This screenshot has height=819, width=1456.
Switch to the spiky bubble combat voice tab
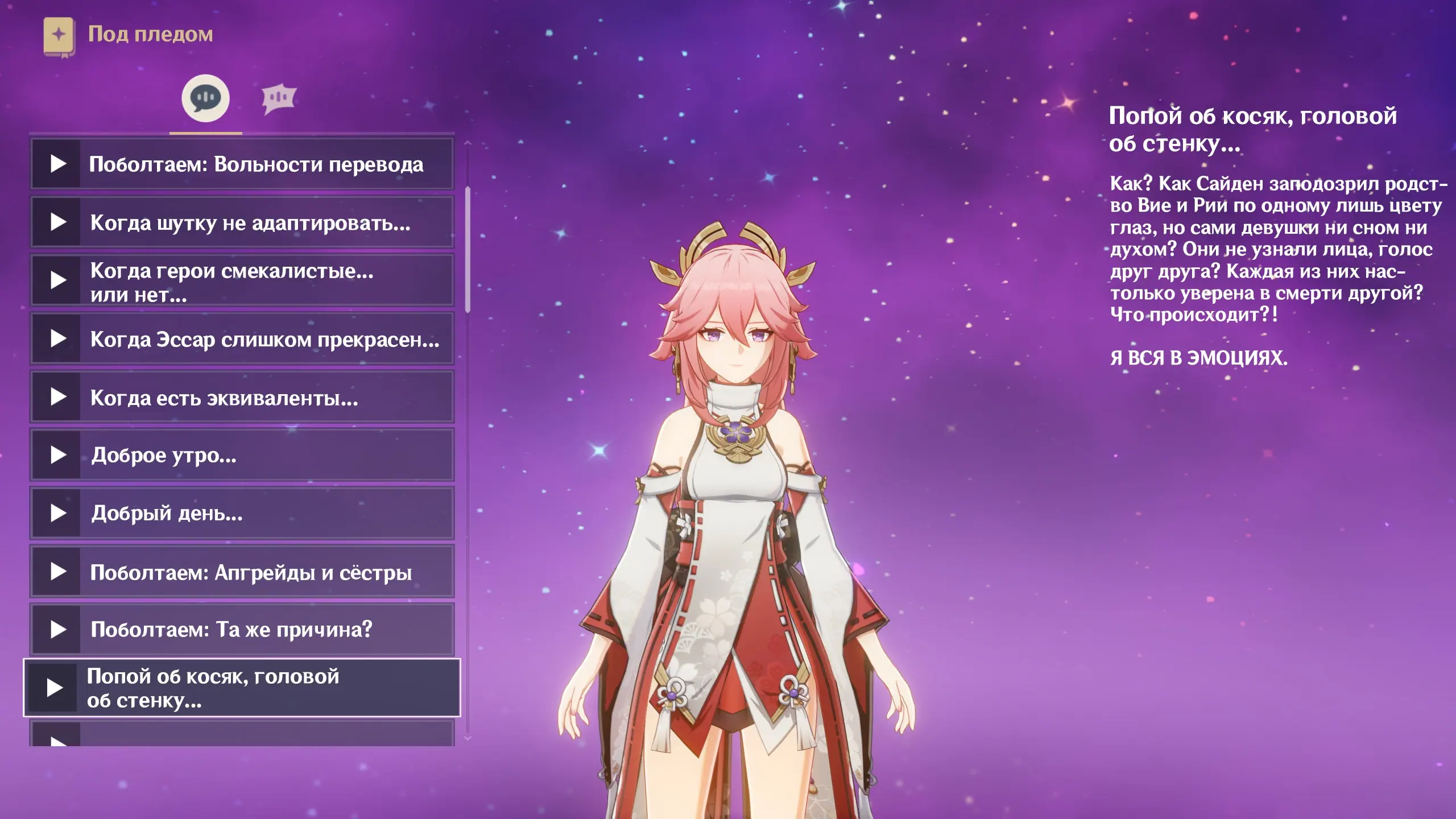(279, 98)
